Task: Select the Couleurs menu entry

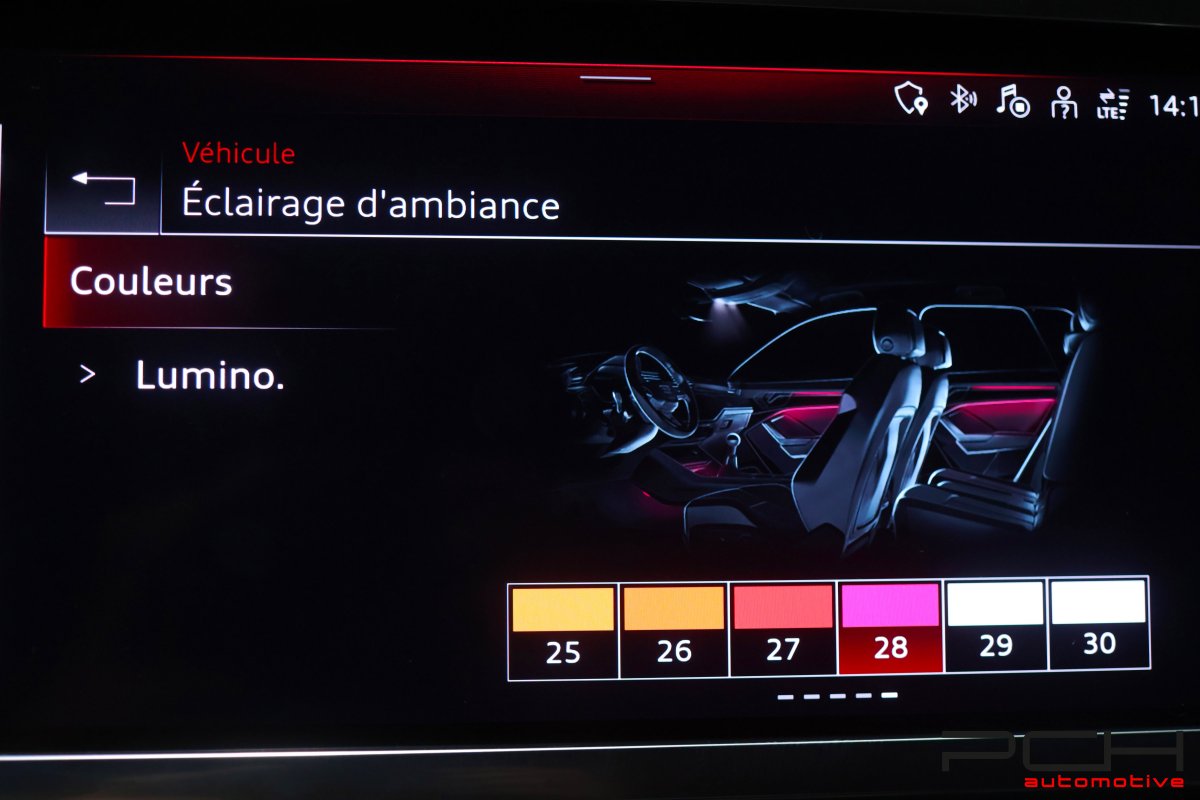Action: coord(151,282)
